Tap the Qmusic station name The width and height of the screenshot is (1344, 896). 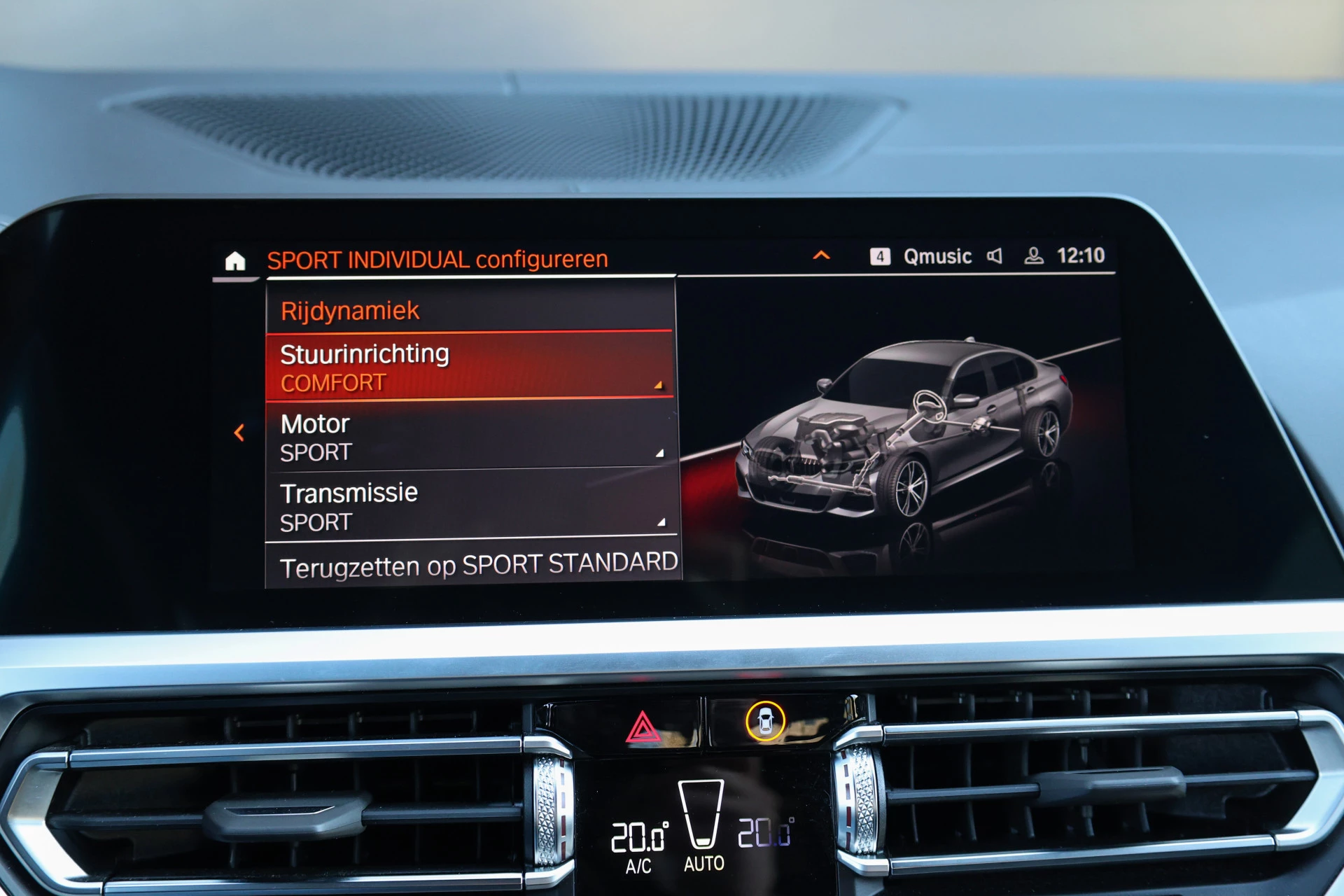click(x=938, y=256)
